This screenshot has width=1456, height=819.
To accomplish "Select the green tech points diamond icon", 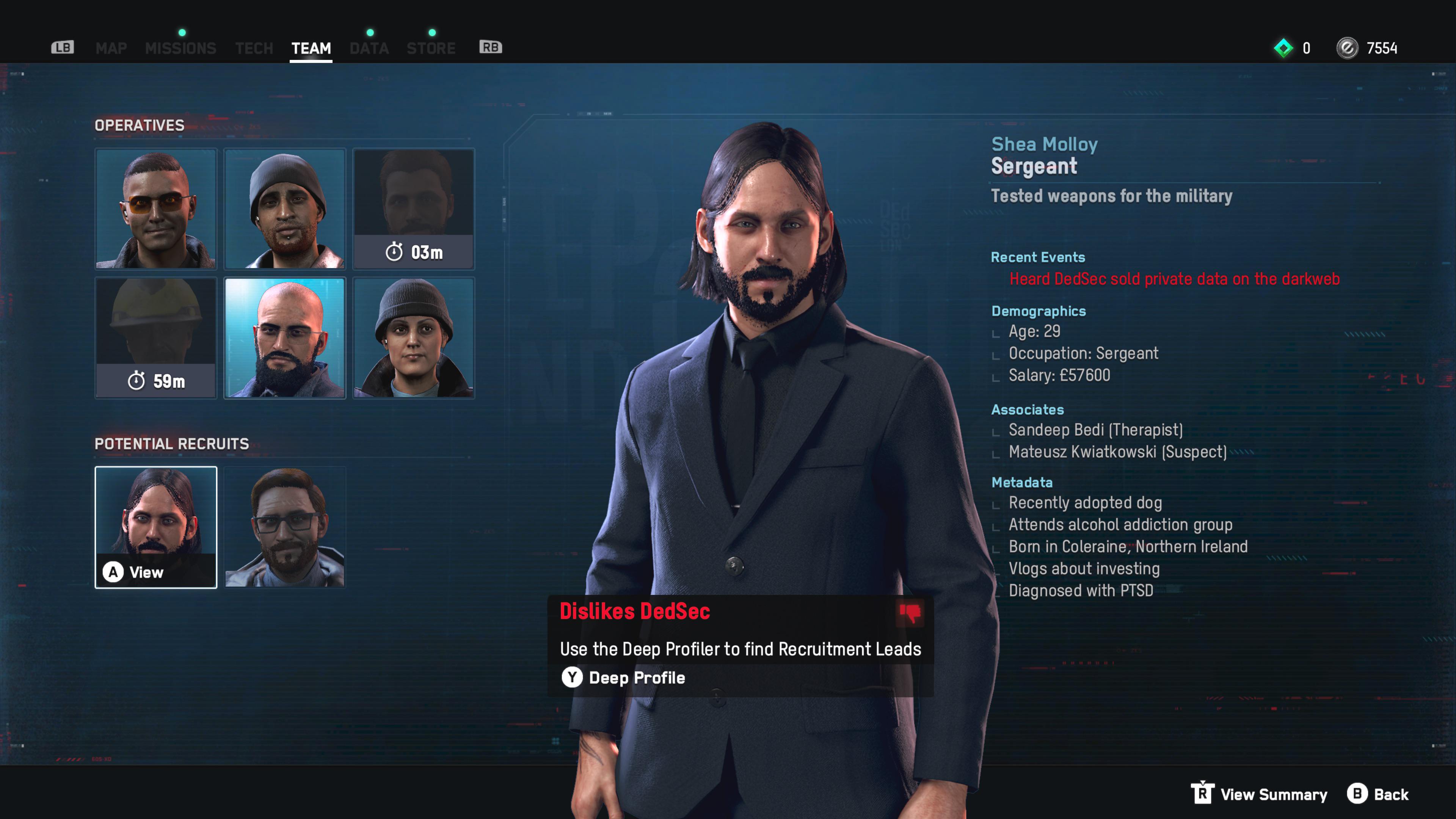I will click(x=1284, y=48).
